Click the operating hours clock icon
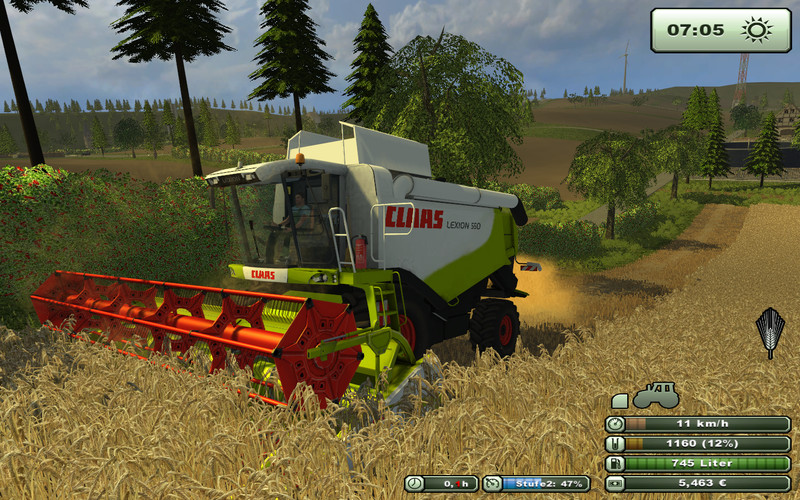The width and height of the screenshot is (800, 500). click(x=415, y=484)
